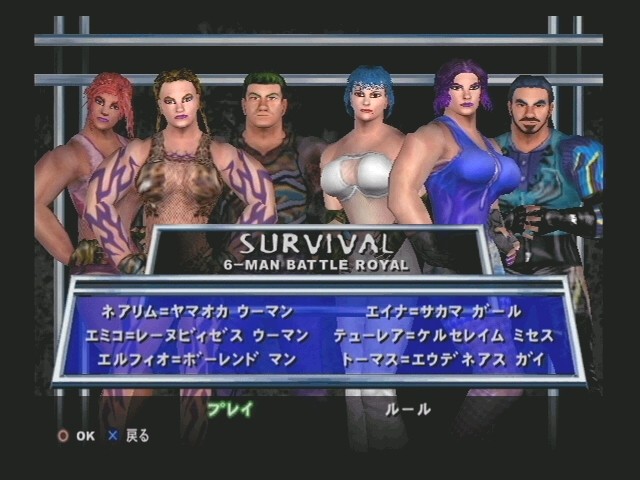This screenshot has height=480, width=640.
Task: Select the プレイ (Play) option
Action: 229,409
